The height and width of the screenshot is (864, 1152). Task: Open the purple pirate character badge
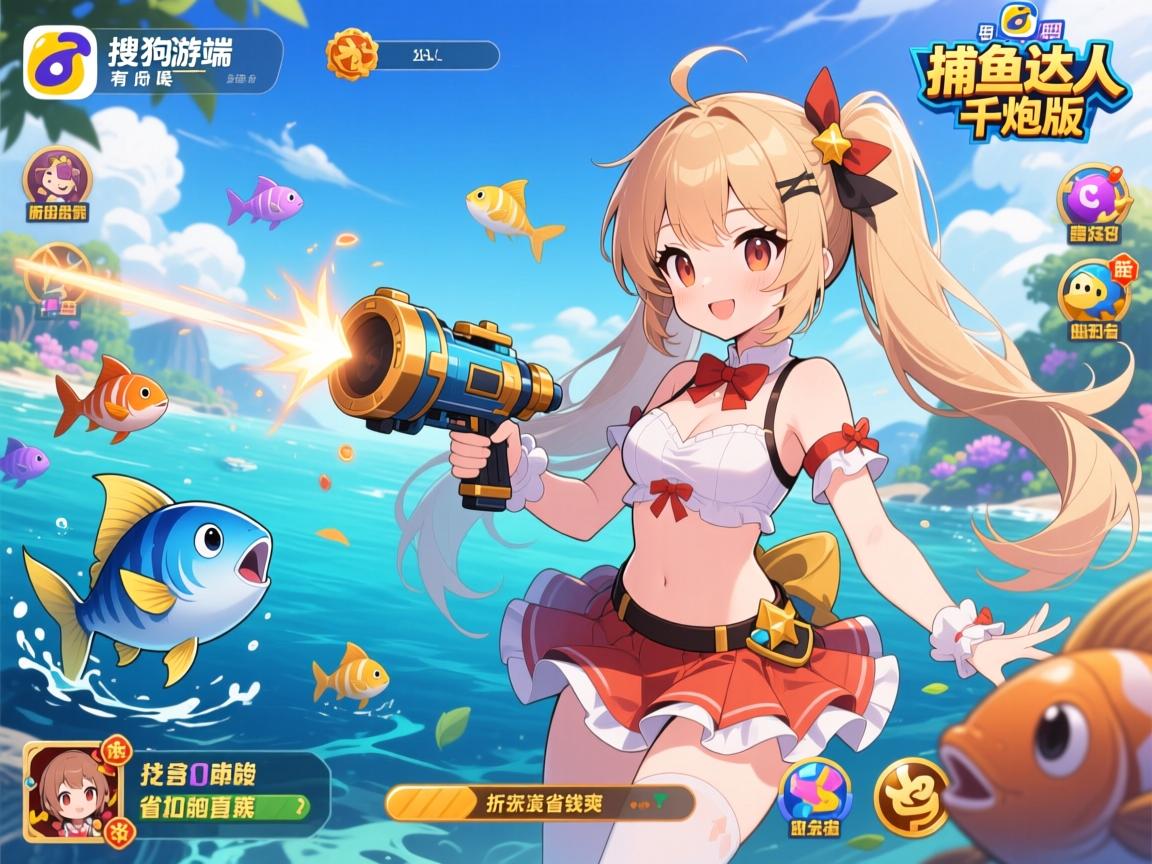click(56, 178)
